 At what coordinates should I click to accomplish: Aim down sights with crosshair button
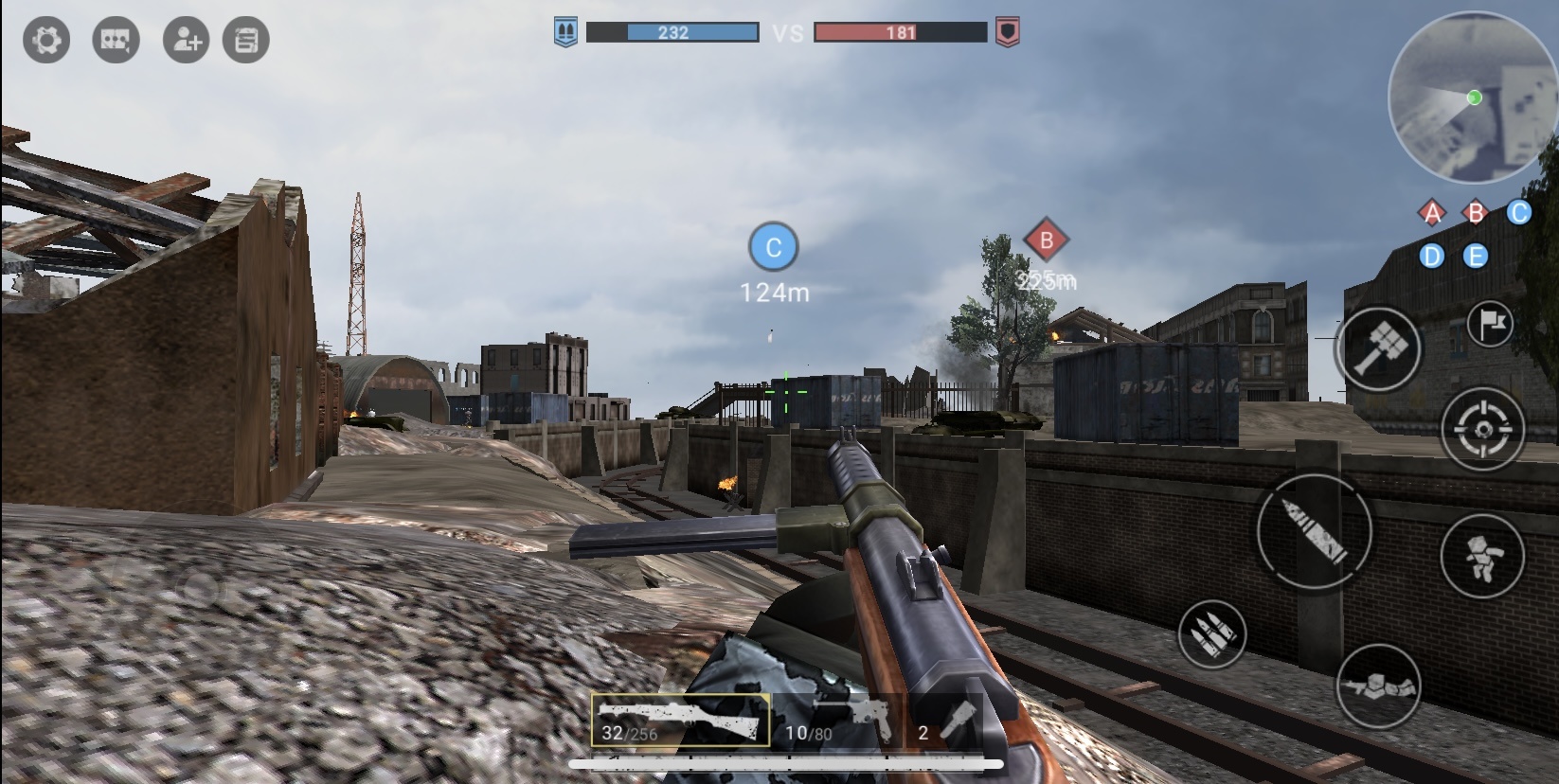[x=1482, y=429]
